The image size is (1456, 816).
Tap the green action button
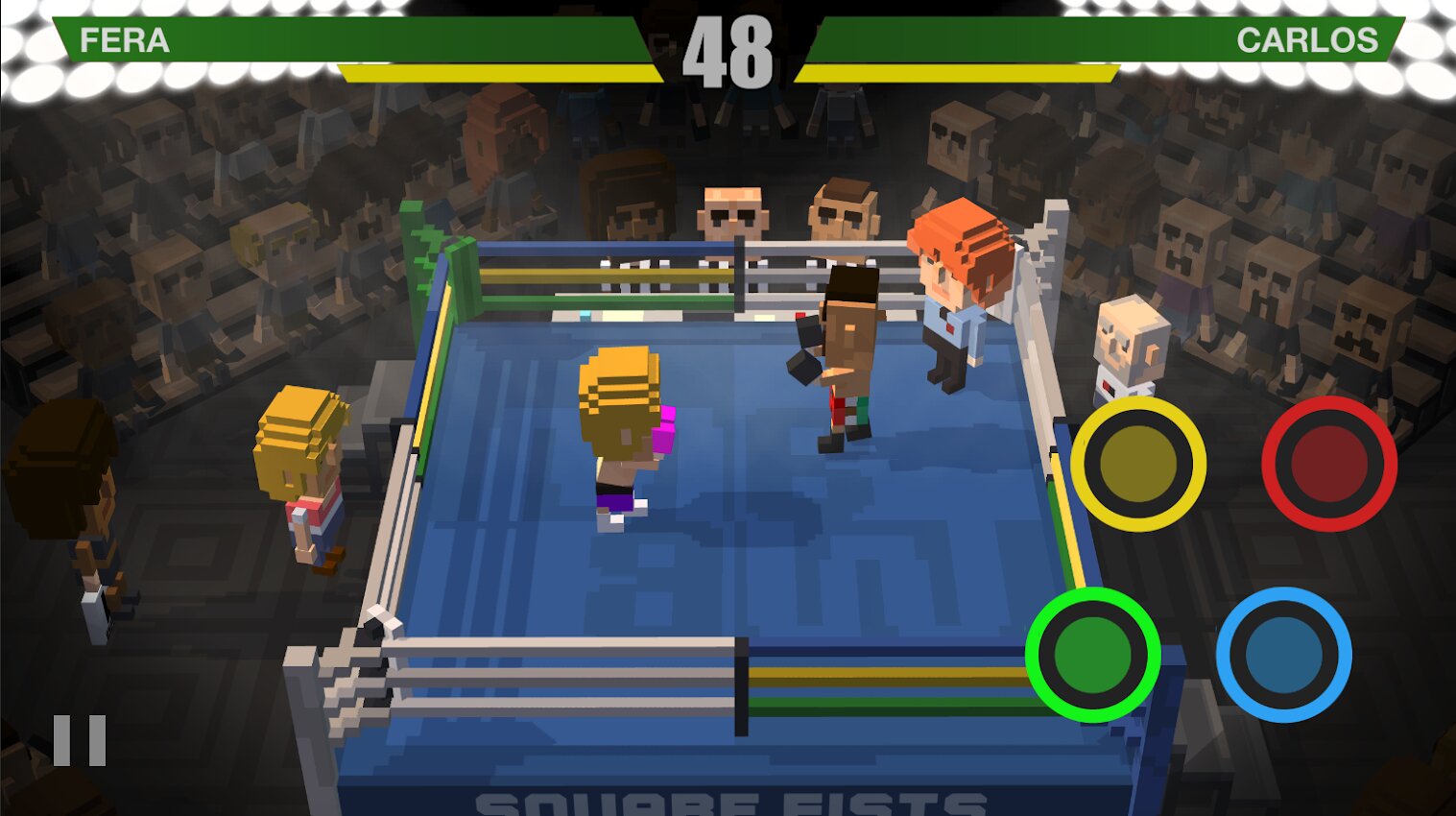pyautogui.click(x=1094, y=658)
